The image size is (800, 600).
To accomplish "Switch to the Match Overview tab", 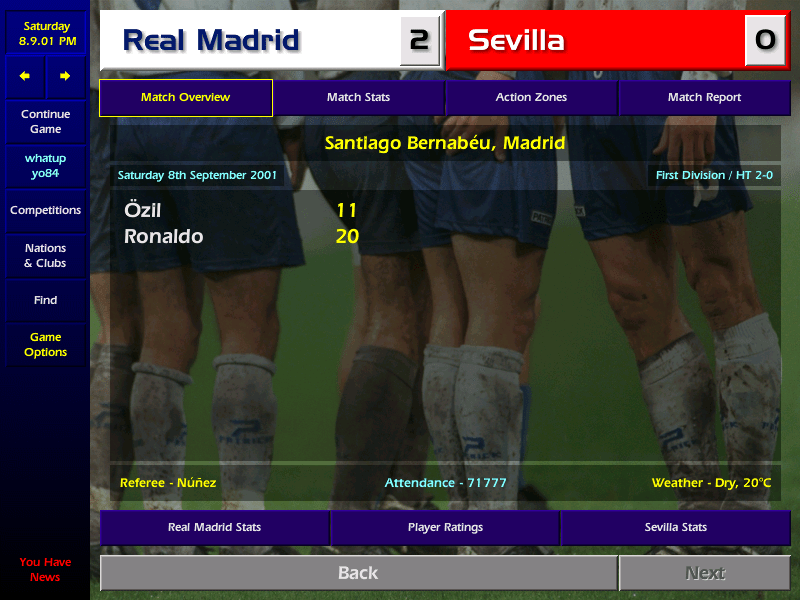I will (x=186, y=98).
